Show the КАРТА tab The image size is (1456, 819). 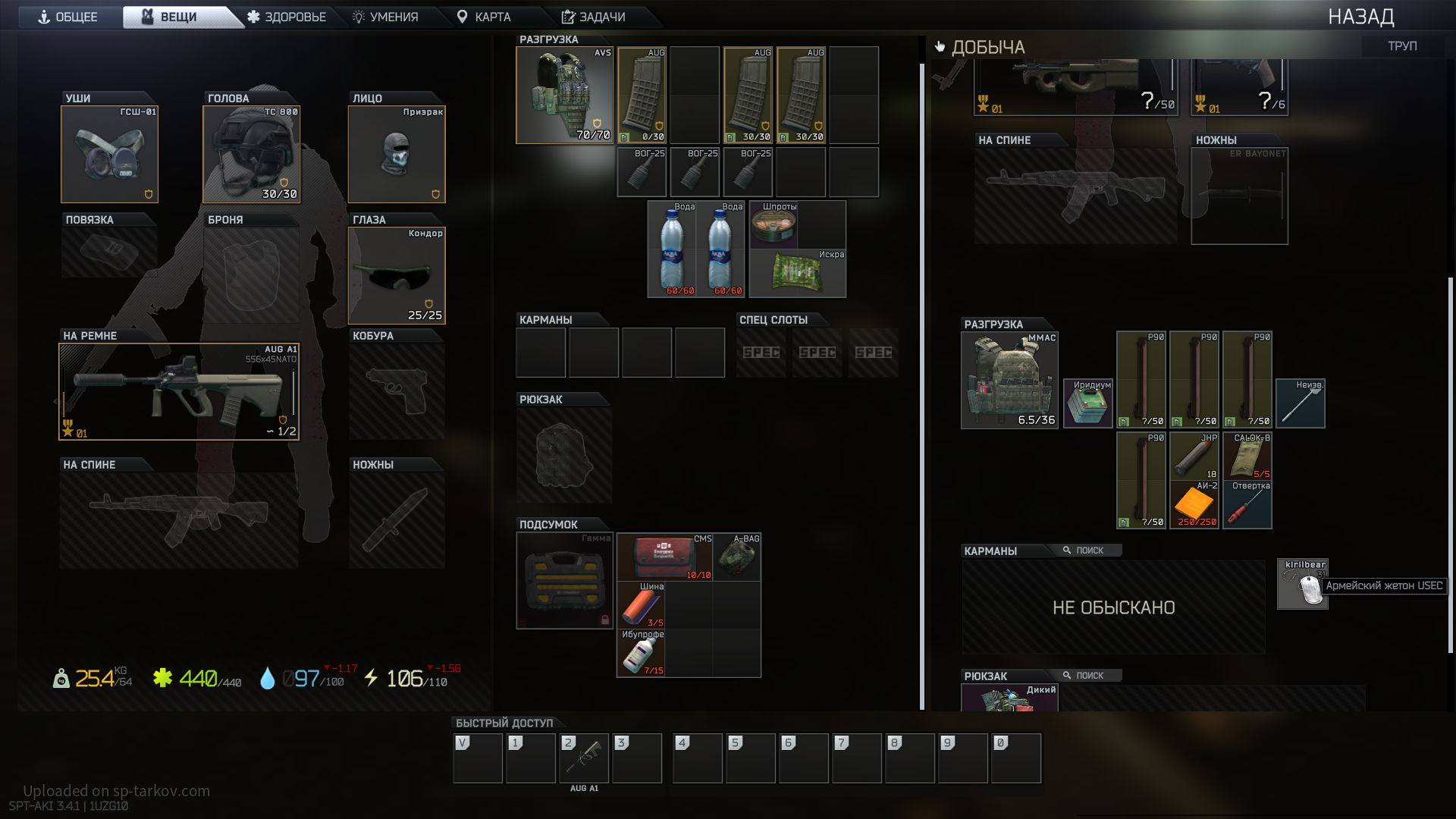484,17
